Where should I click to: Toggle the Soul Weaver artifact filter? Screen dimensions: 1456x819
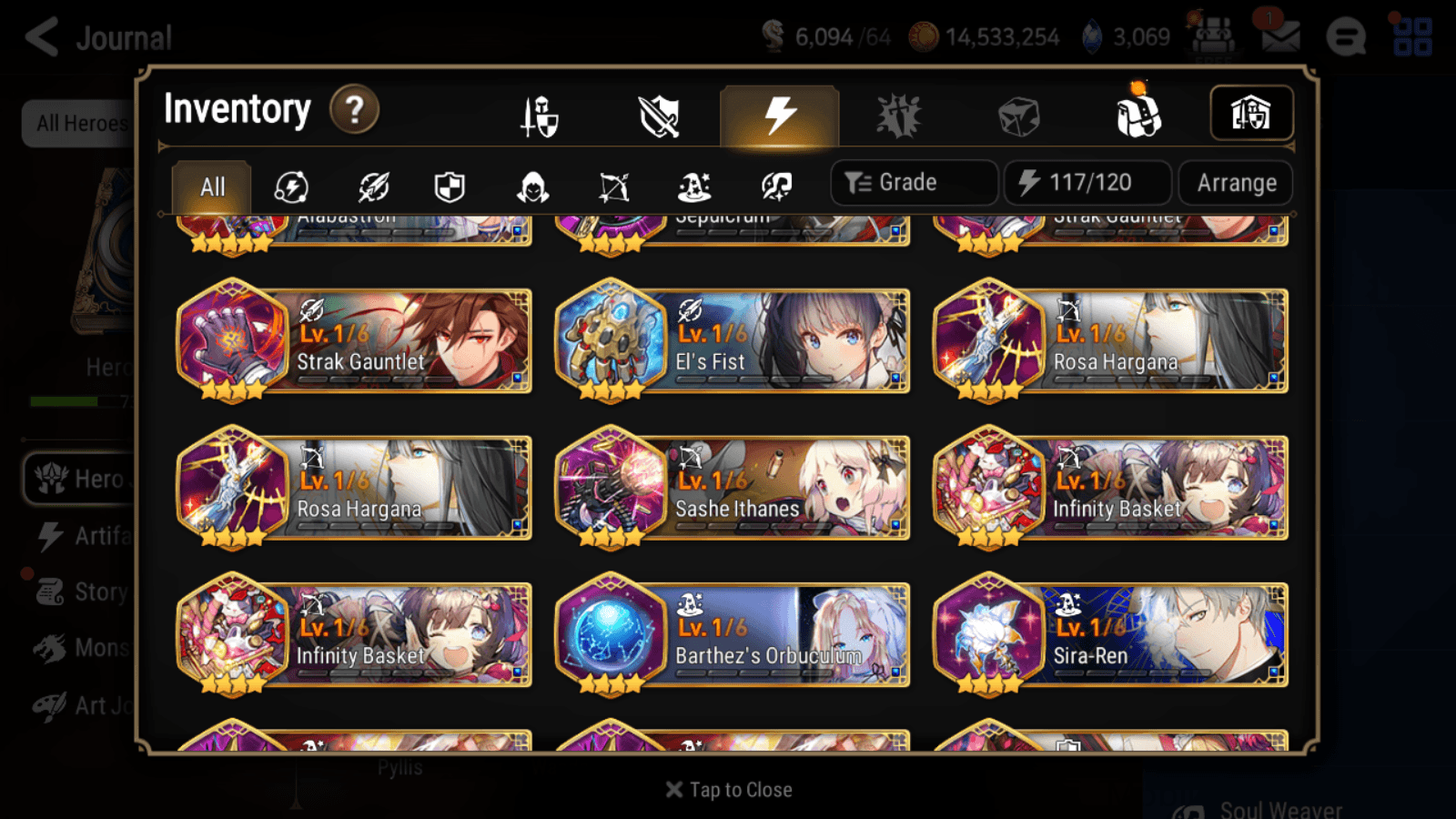pyautogui.click(x=777, y=187)
